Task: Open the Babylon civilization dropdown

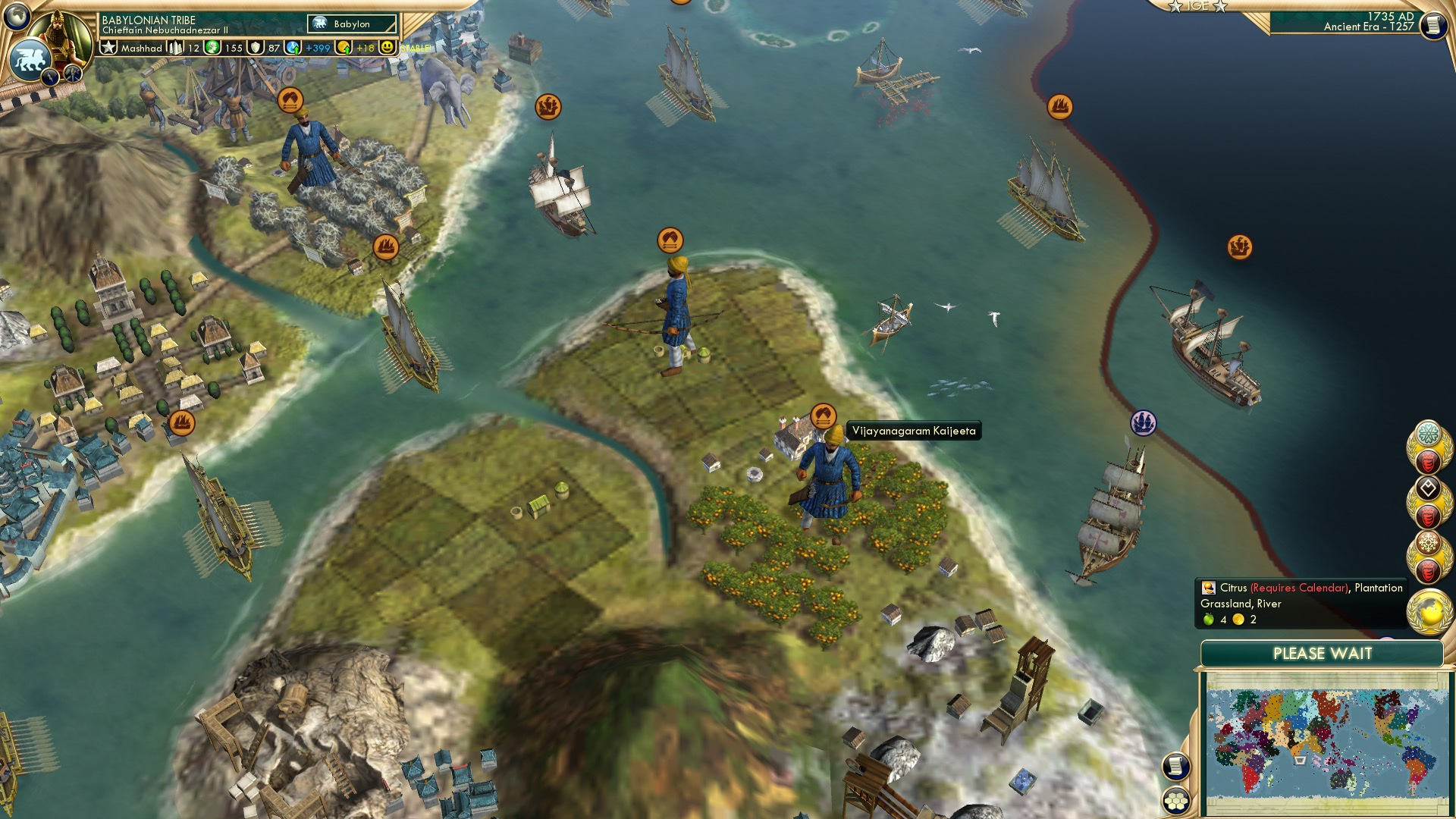Action: pyautogui.click(x=353, y=24)
